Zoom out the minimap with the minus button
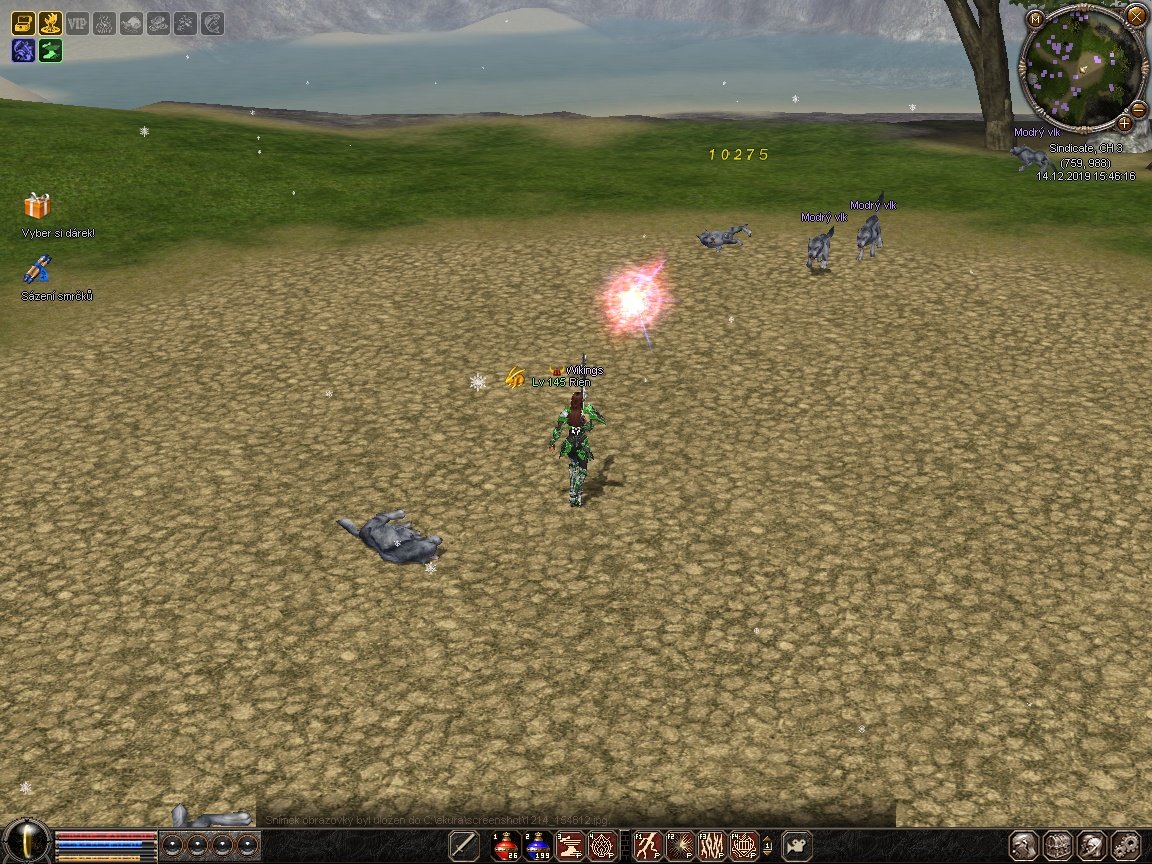 pos(1137,109)
